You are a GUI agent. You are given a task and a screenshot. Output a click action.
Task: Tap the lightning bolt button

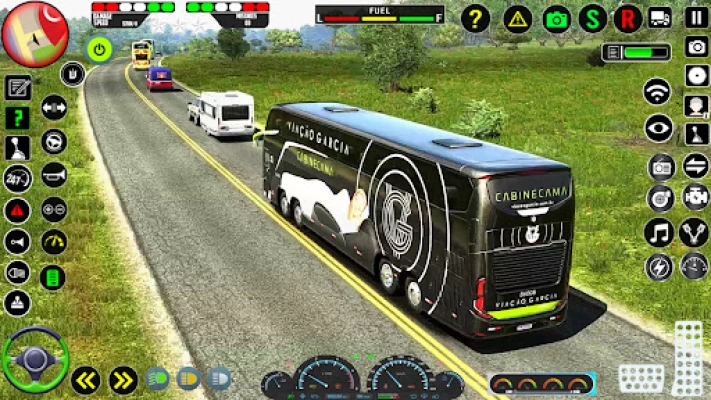point(659,267)
